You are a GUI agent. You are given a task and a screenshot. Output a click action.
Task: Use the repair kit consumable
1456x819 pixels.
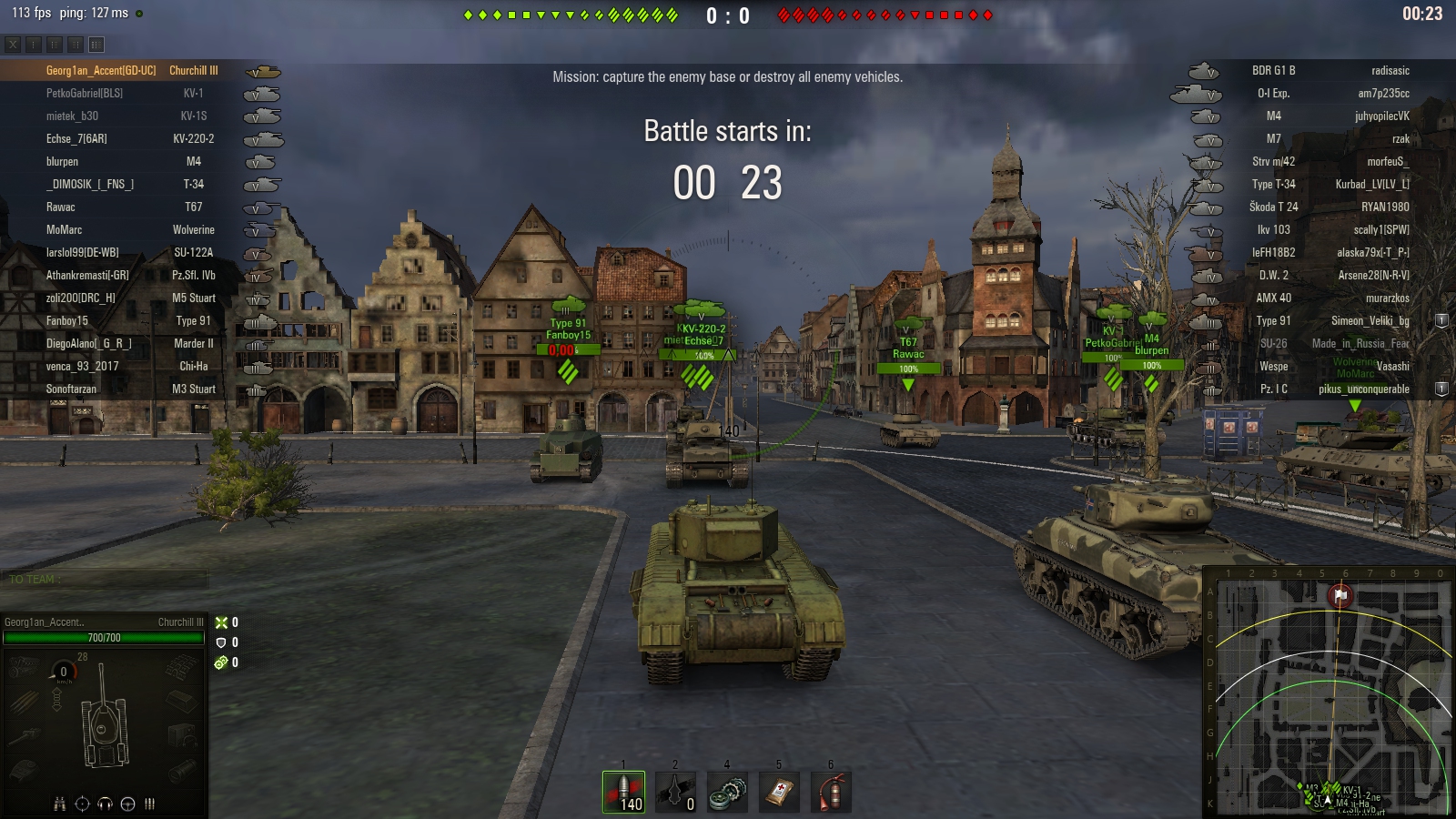(x=727, y=792)
